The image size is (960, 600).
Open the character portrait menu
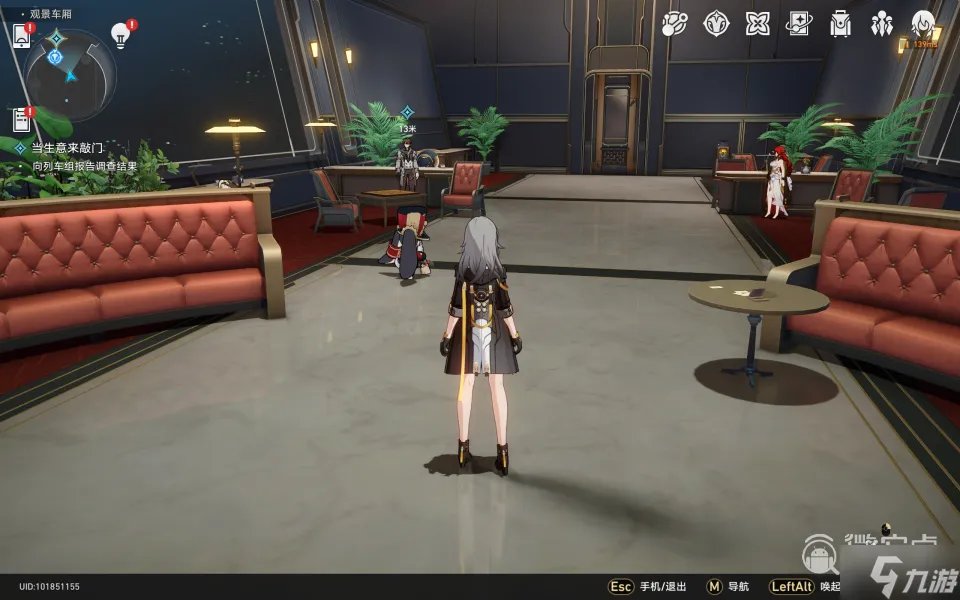click(x=923, y=24)
